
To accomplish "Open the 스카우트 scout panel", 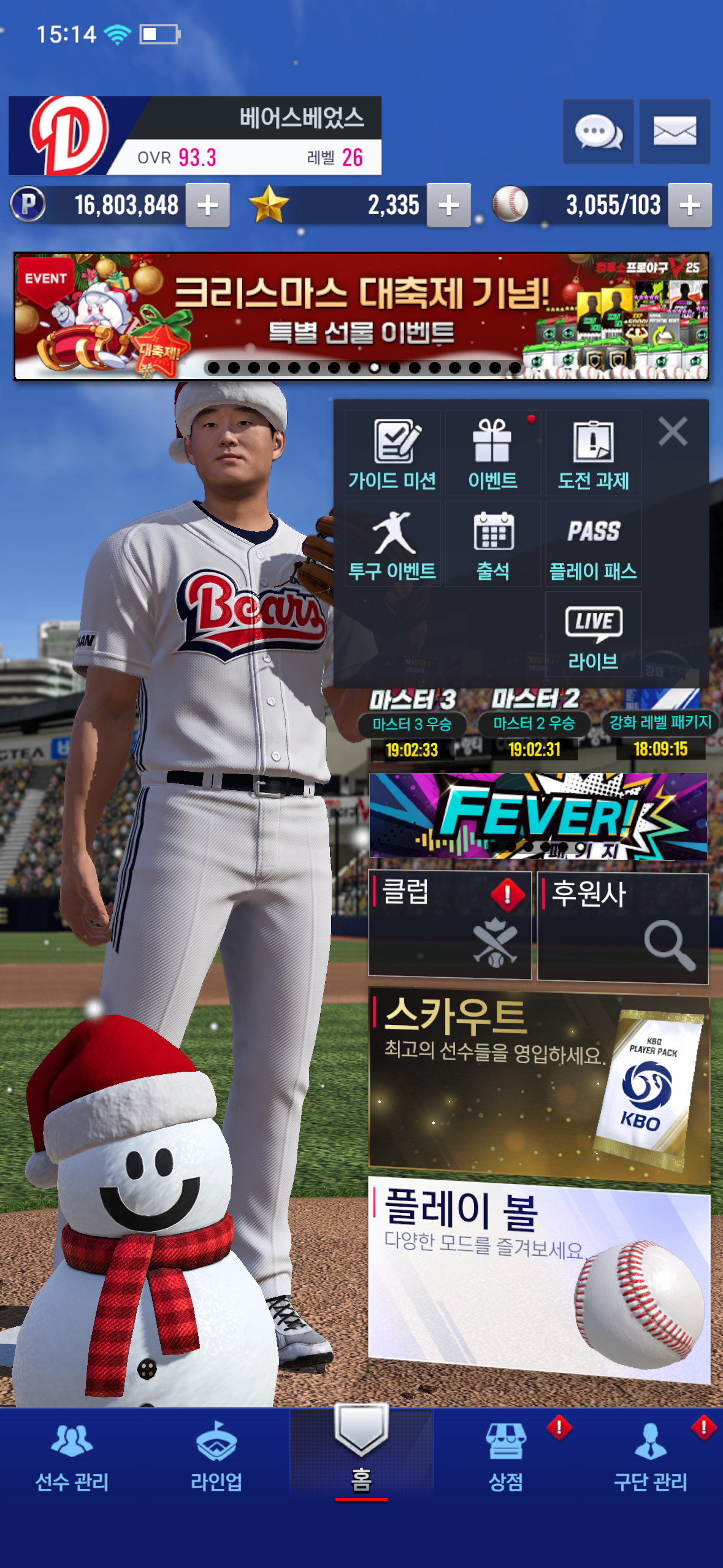I will click(539, 1084).
